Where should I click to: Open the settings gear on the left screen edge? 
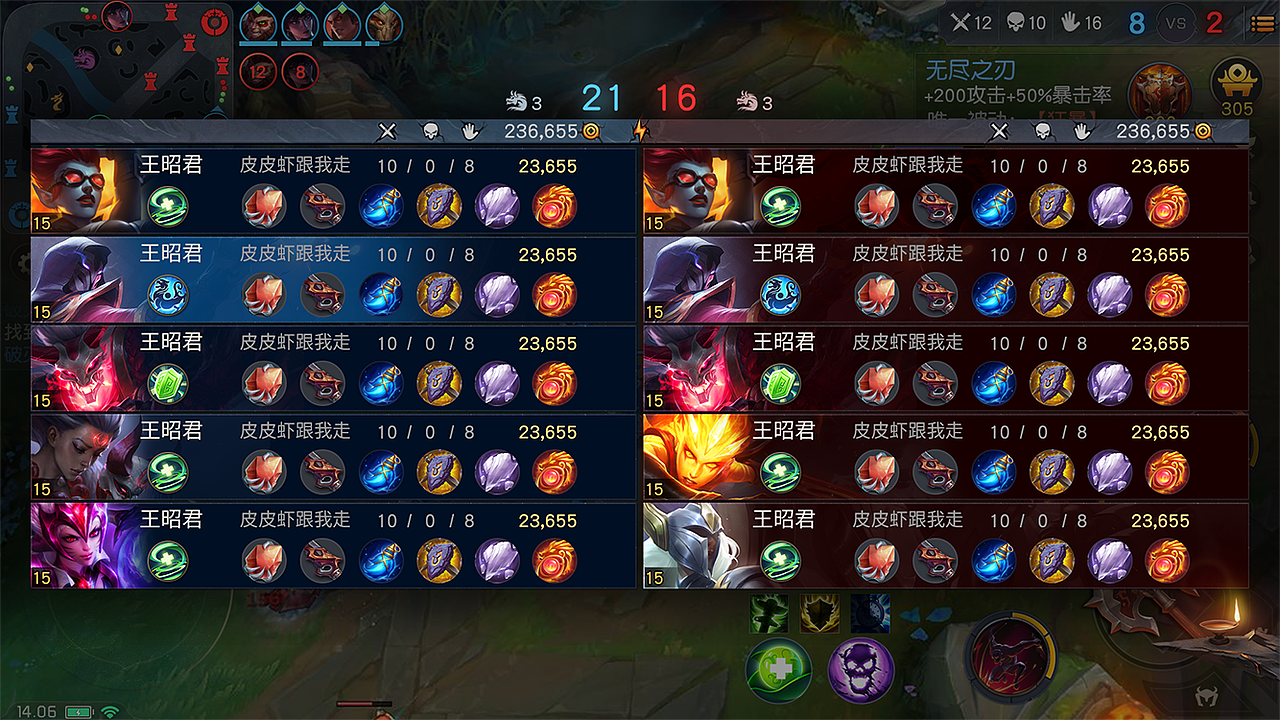pyautogui.click(x=23, y=264)
